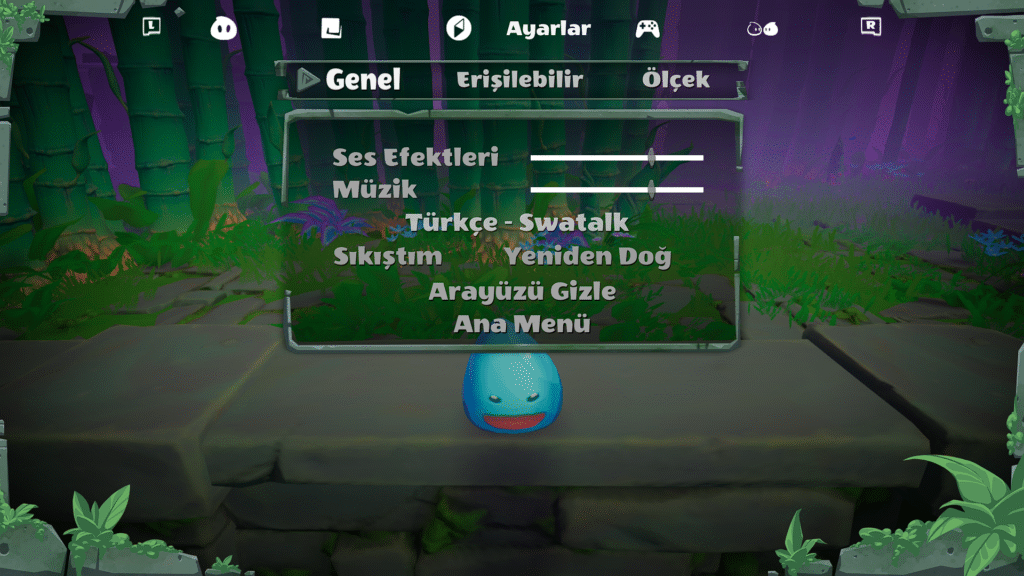
Task: Select the Genel settings section
Action: pos(362,80)
